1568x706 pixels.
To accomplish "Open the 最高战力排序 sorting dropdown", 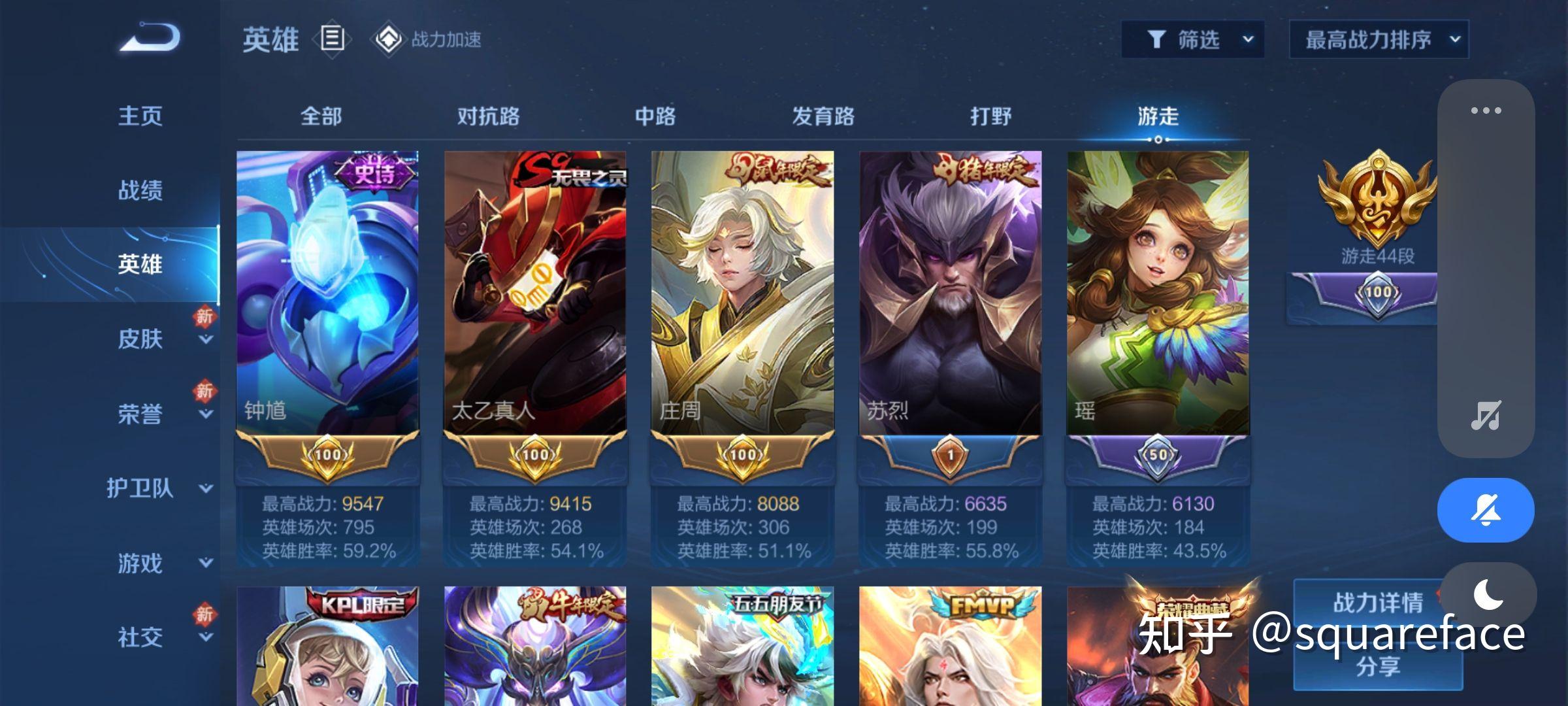I will (1379, 39).
